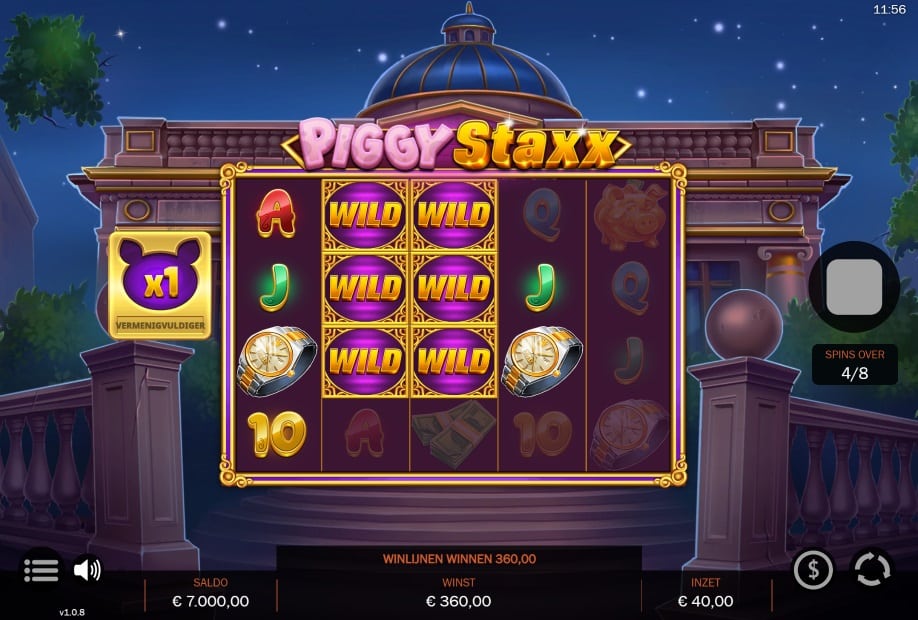
Task: Toggle the sound speaker icon
Action: click(87, 569)
